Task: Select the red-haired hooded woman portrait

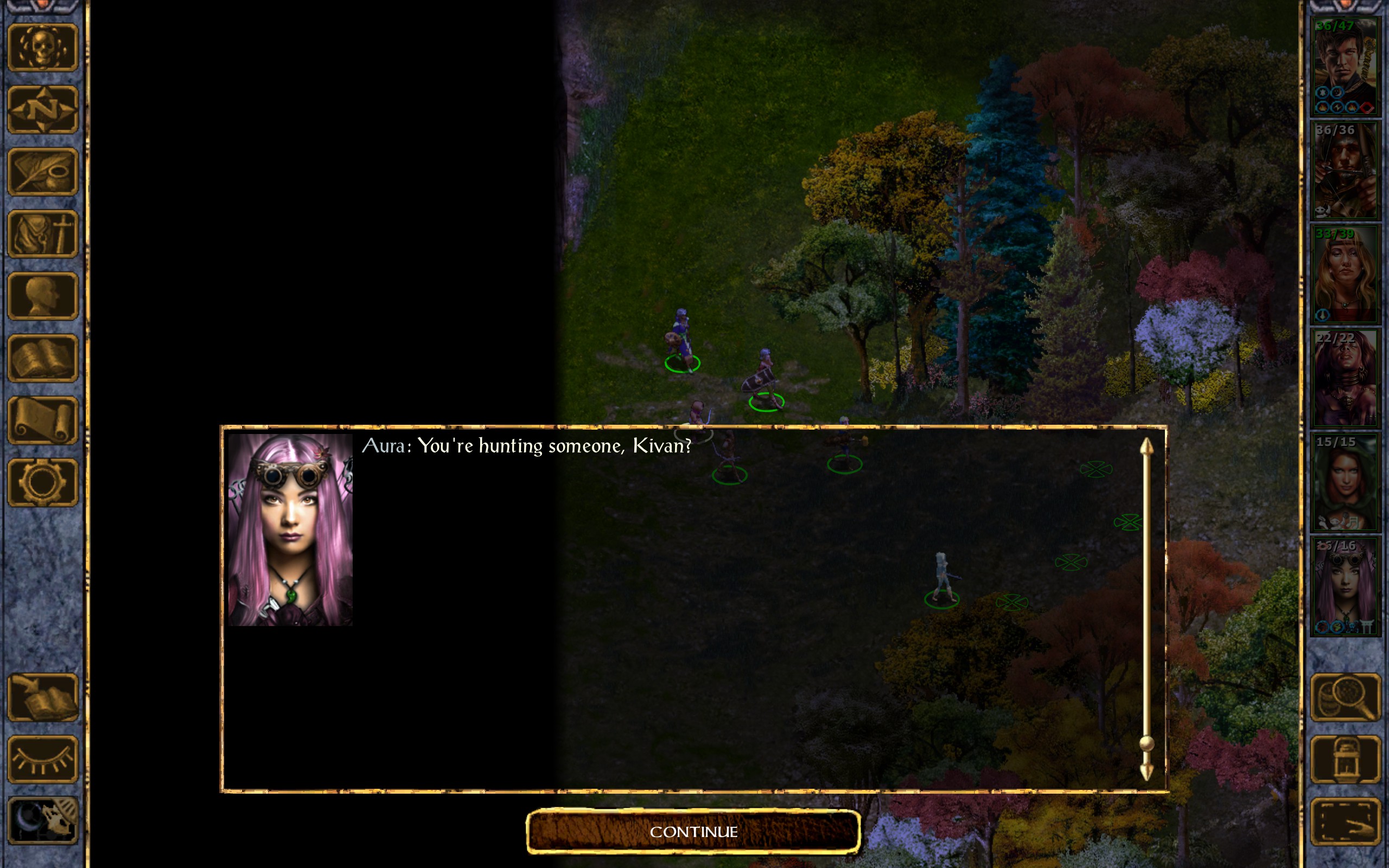Action: [1344, 482]
